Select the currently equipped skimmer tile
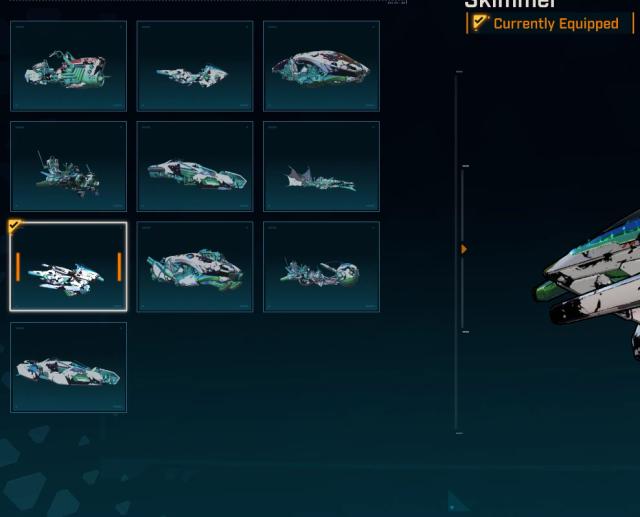This screenshot has width=640, height=517. click(x=68, y=267)
